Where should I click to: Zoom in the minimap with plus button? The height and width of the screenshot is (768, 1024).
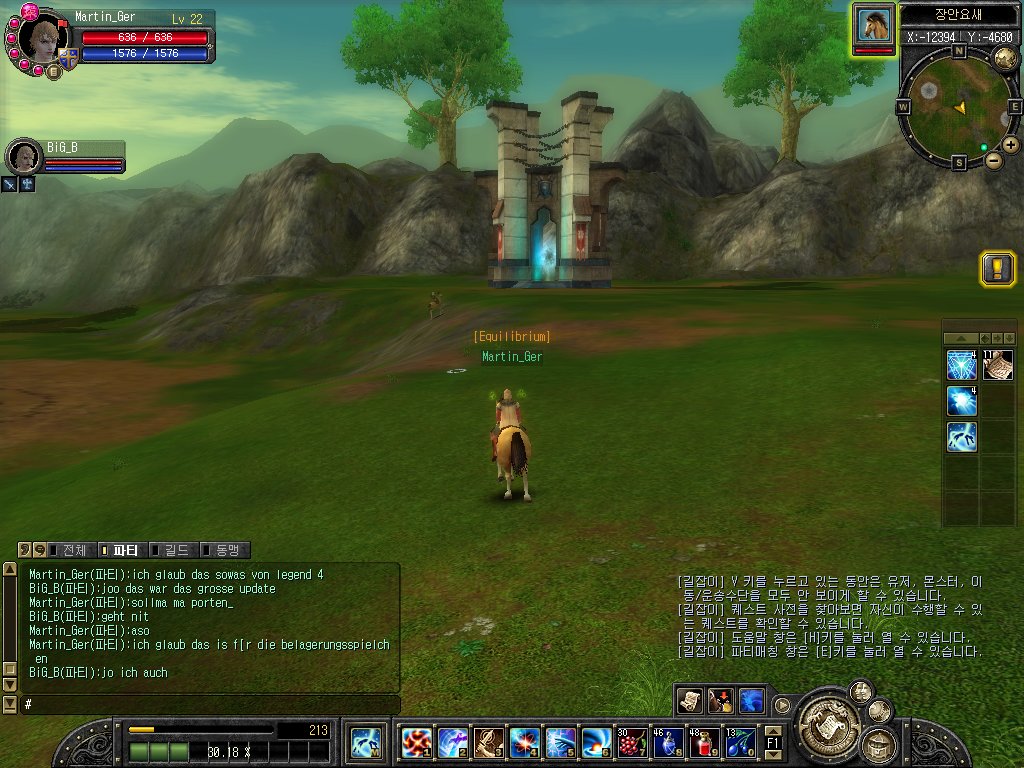tap(1011, 145)
